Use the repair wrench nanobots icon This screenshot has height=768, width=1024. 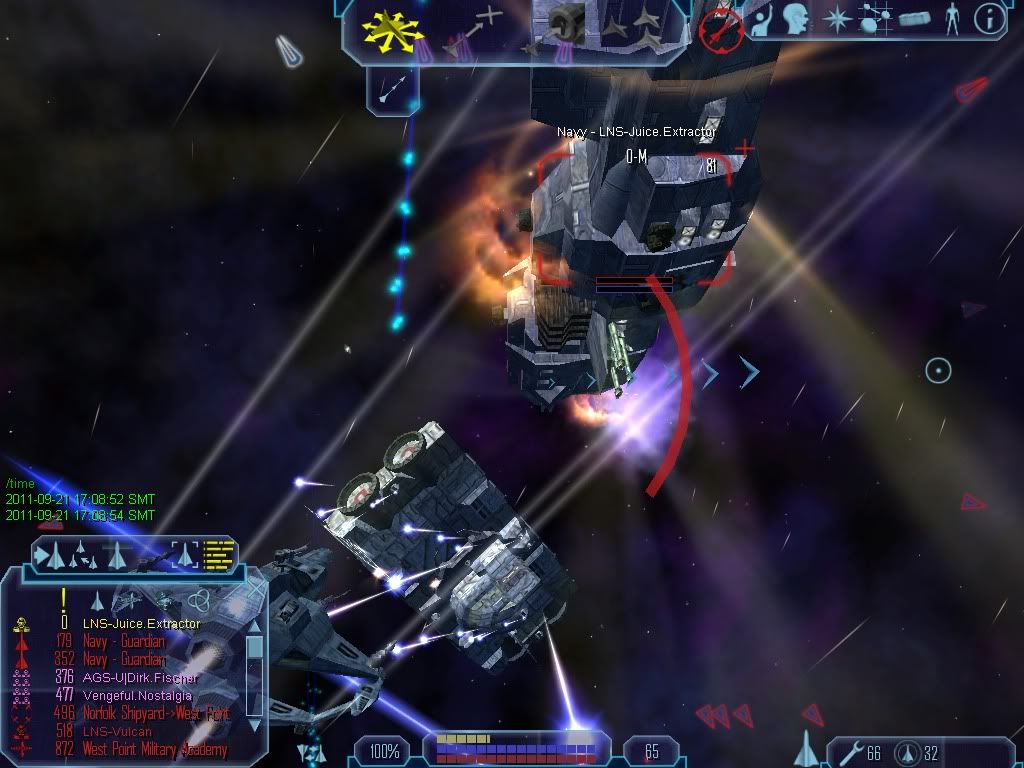click(x=849, y=753)
